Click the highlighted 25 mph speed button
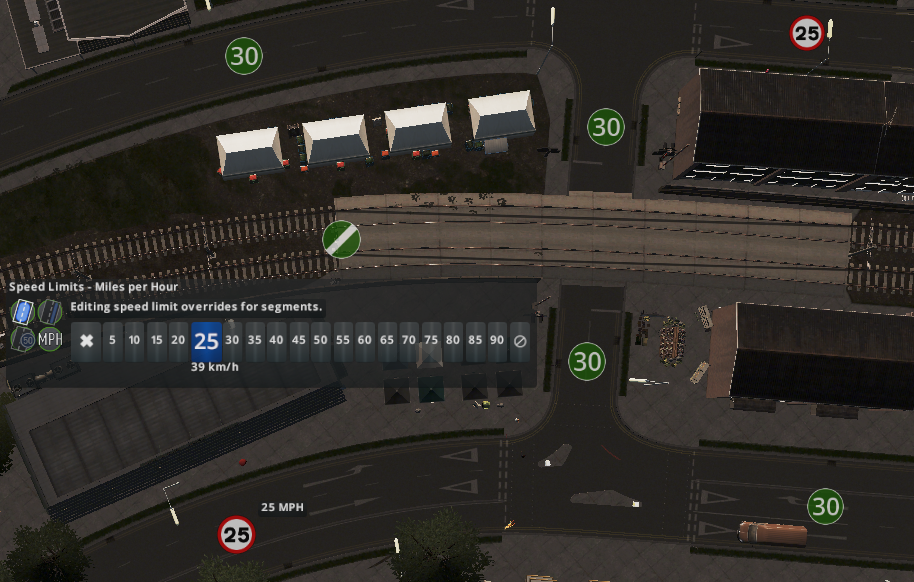This screenshot has height=582, width=914. 206,341
